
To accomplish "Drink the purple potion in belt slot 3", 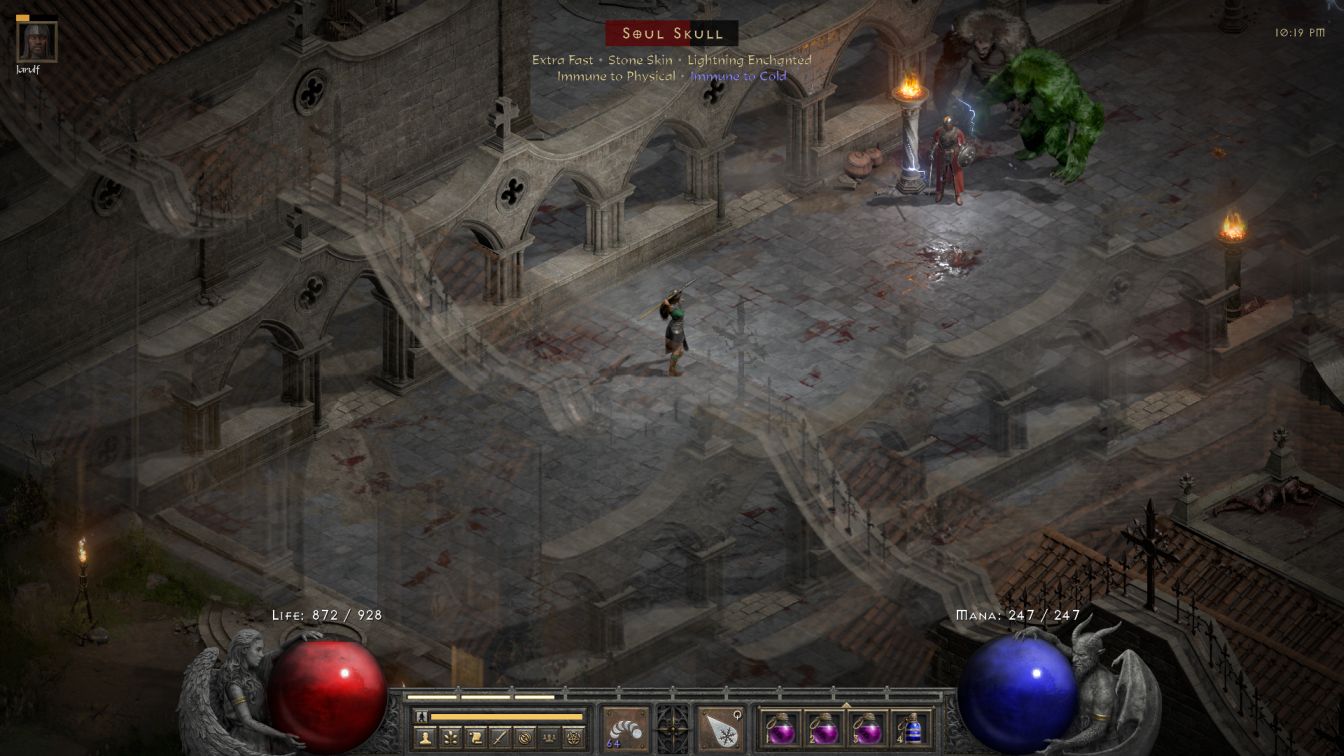I will [x=867, y=729].
